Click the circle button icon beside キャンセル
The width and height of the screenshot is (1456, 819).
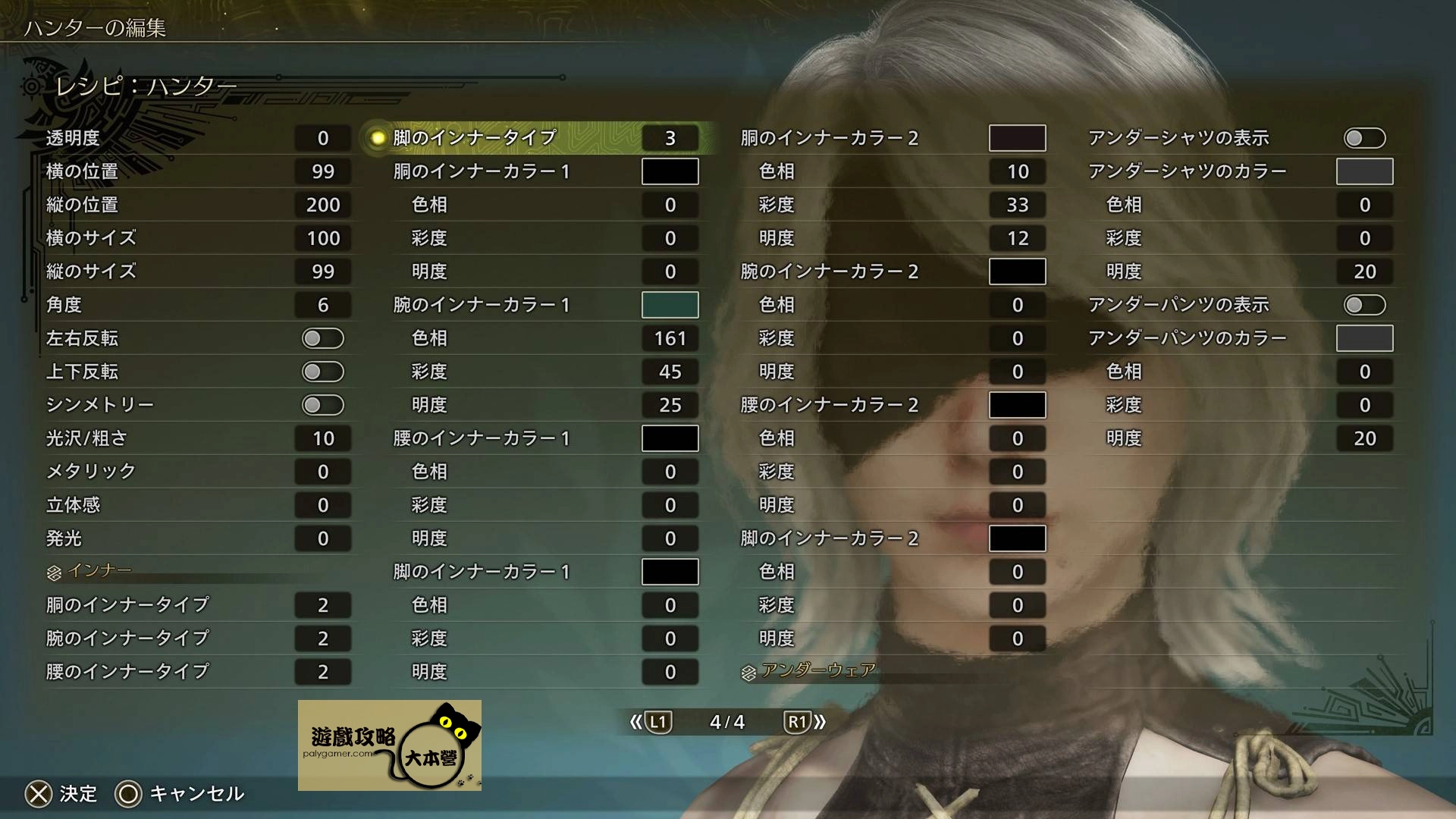[x=129, y=794]
